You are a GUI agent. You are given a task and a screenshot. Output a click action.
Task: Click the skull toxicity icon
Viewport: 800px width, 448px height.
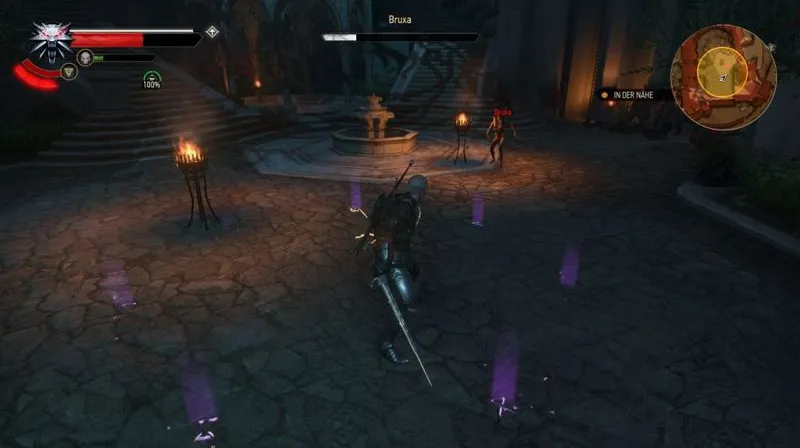85,57
